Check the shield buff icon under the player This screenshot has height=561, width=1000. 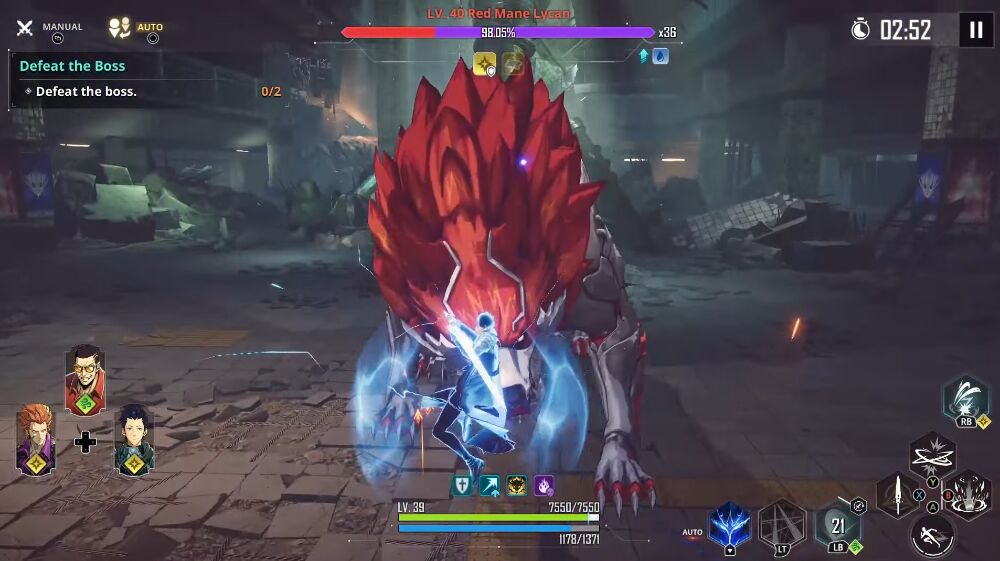click(x=462, y=486)
